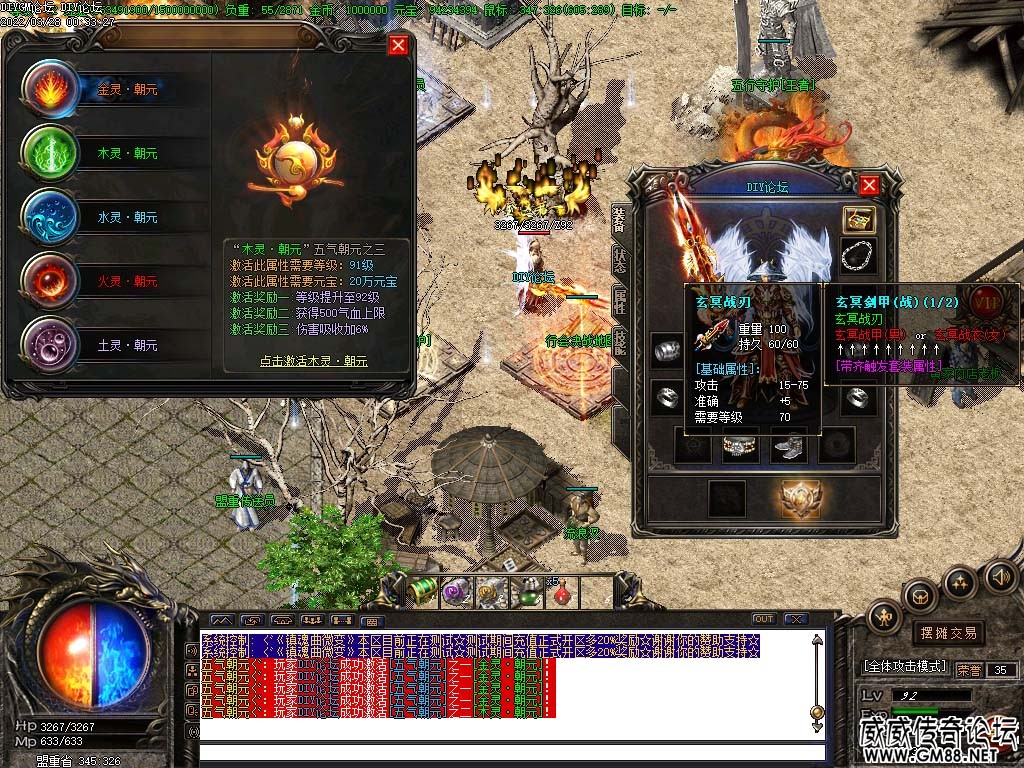The height and width of the screenshot is (768, 1024).
Task: Click the 点击激活木灵·朝元 activation link
Action: tap(313, 361)
